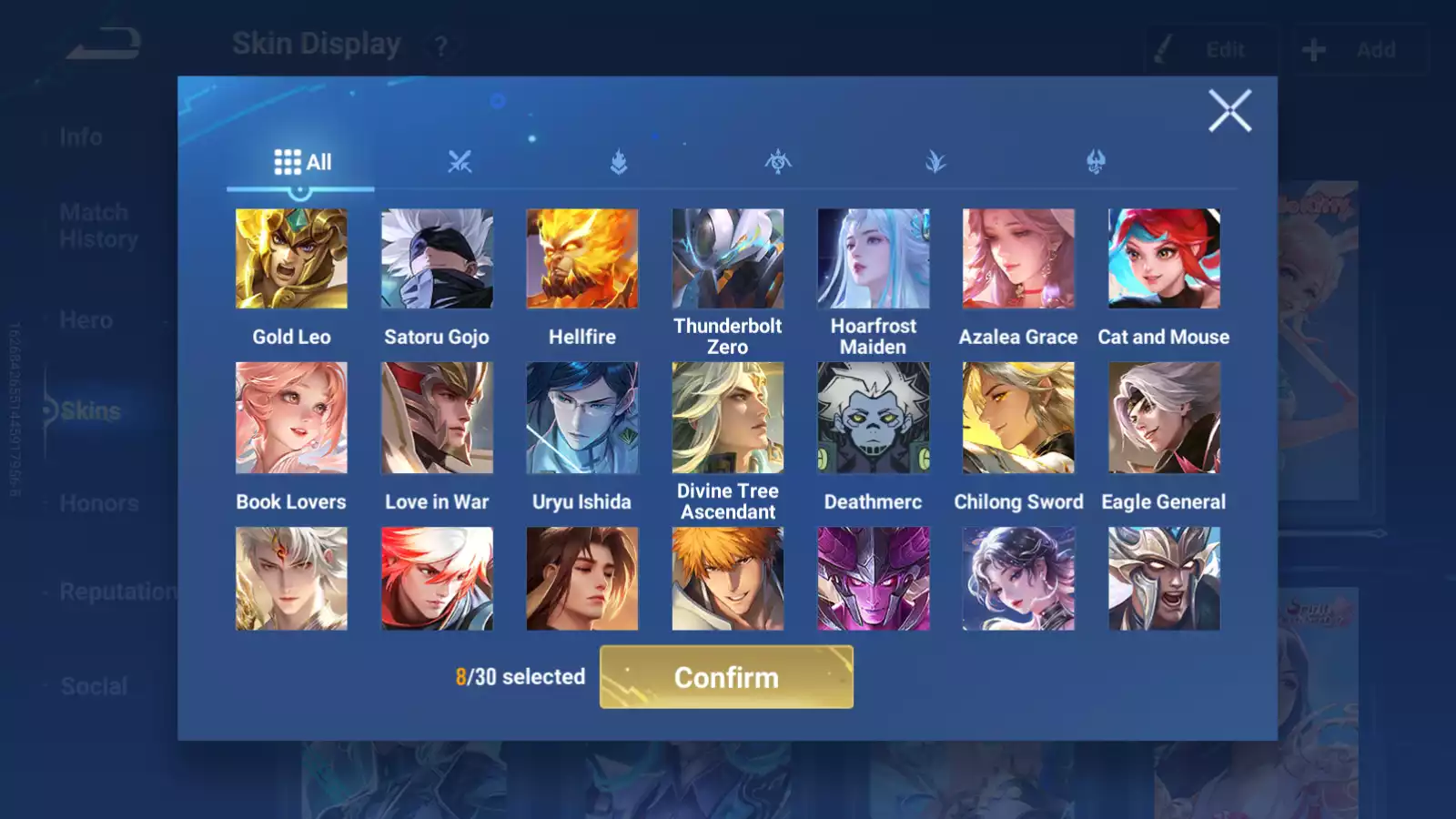This screenshot has width=1456, height=819.
Task: Confirm the skin selection
Action: point(726,677)
